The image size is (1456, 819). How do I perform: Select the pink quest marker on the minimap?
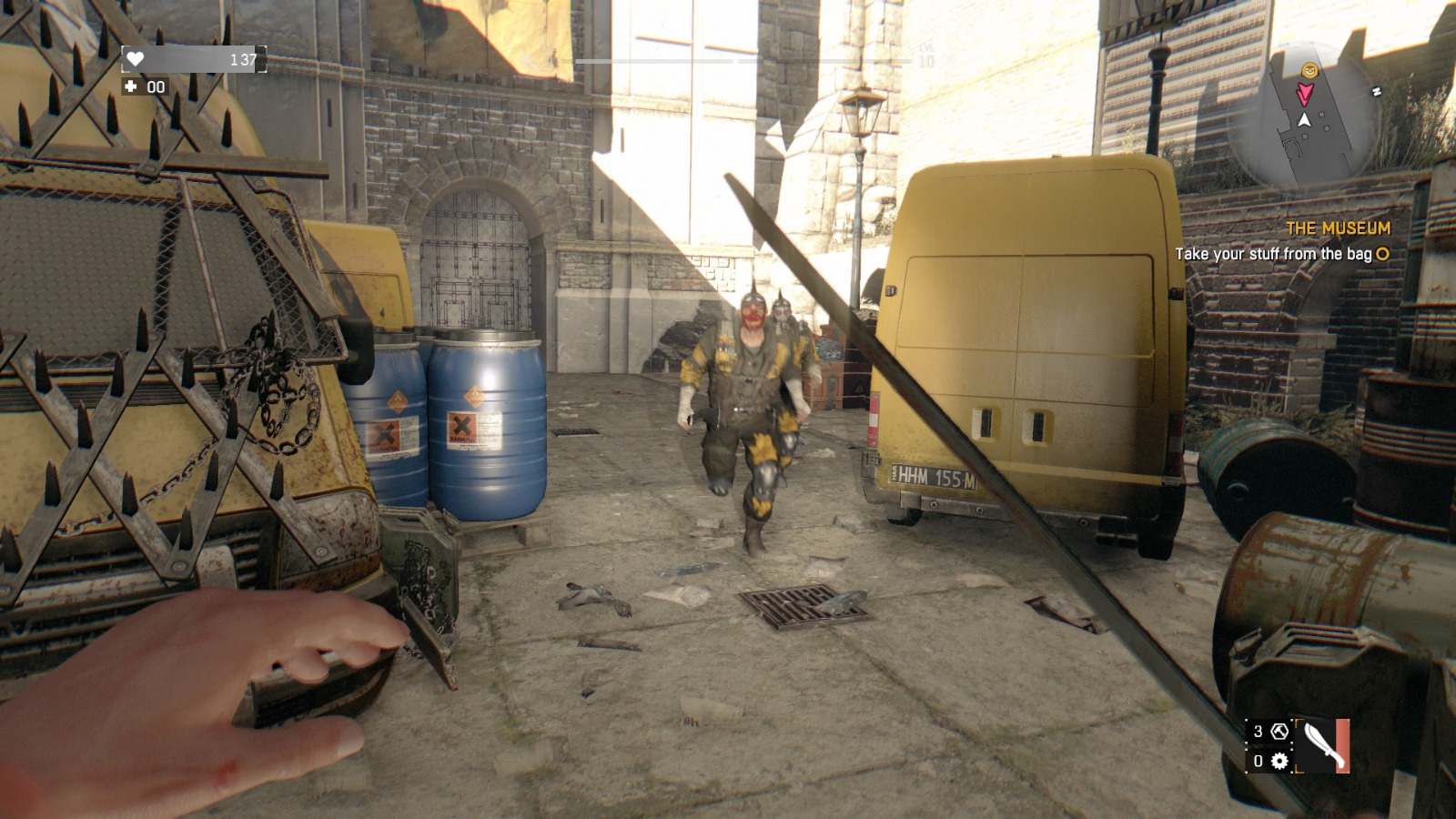[1306, 95]
